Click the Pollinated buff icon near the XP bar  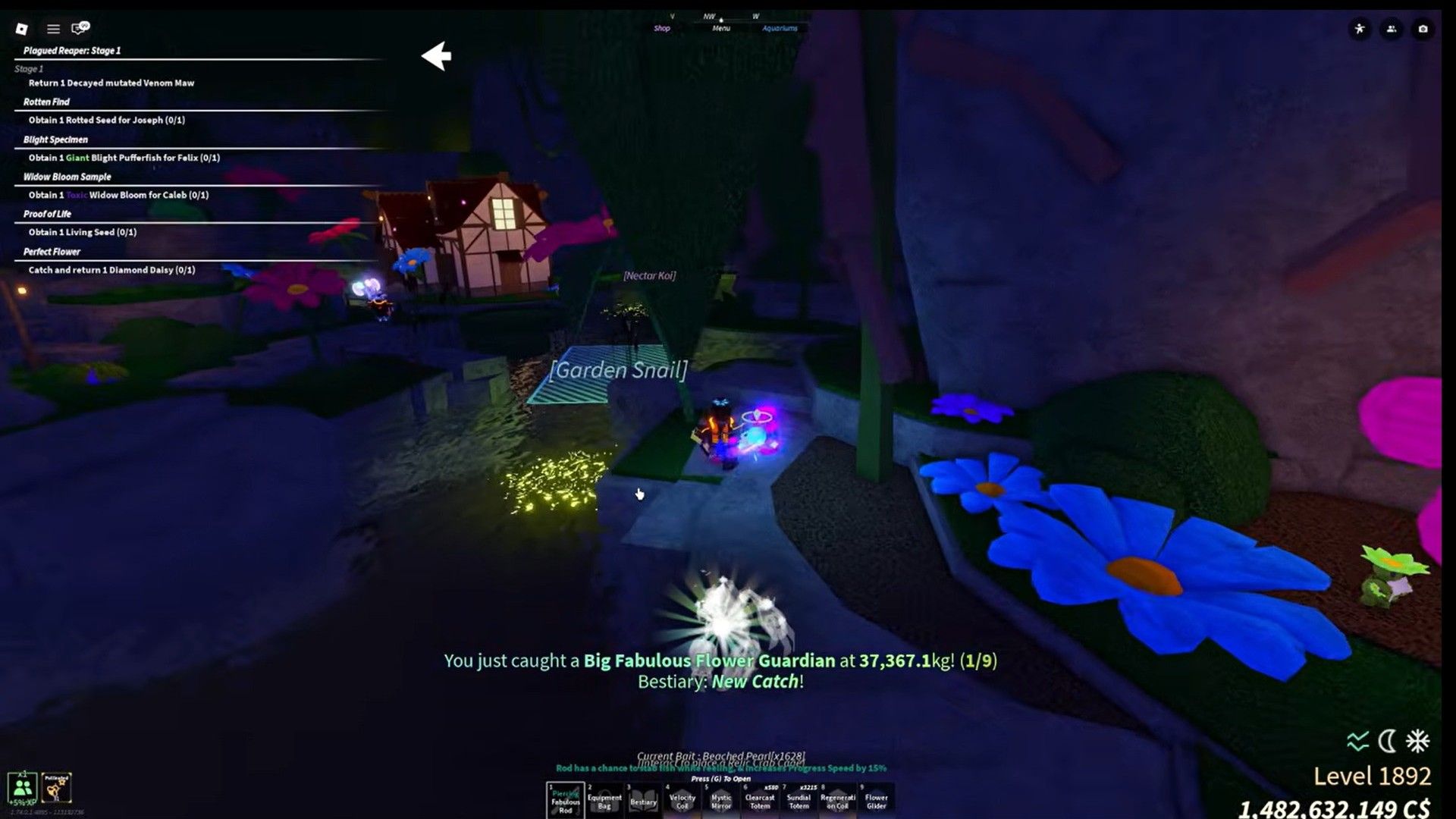tap(57, 789)
